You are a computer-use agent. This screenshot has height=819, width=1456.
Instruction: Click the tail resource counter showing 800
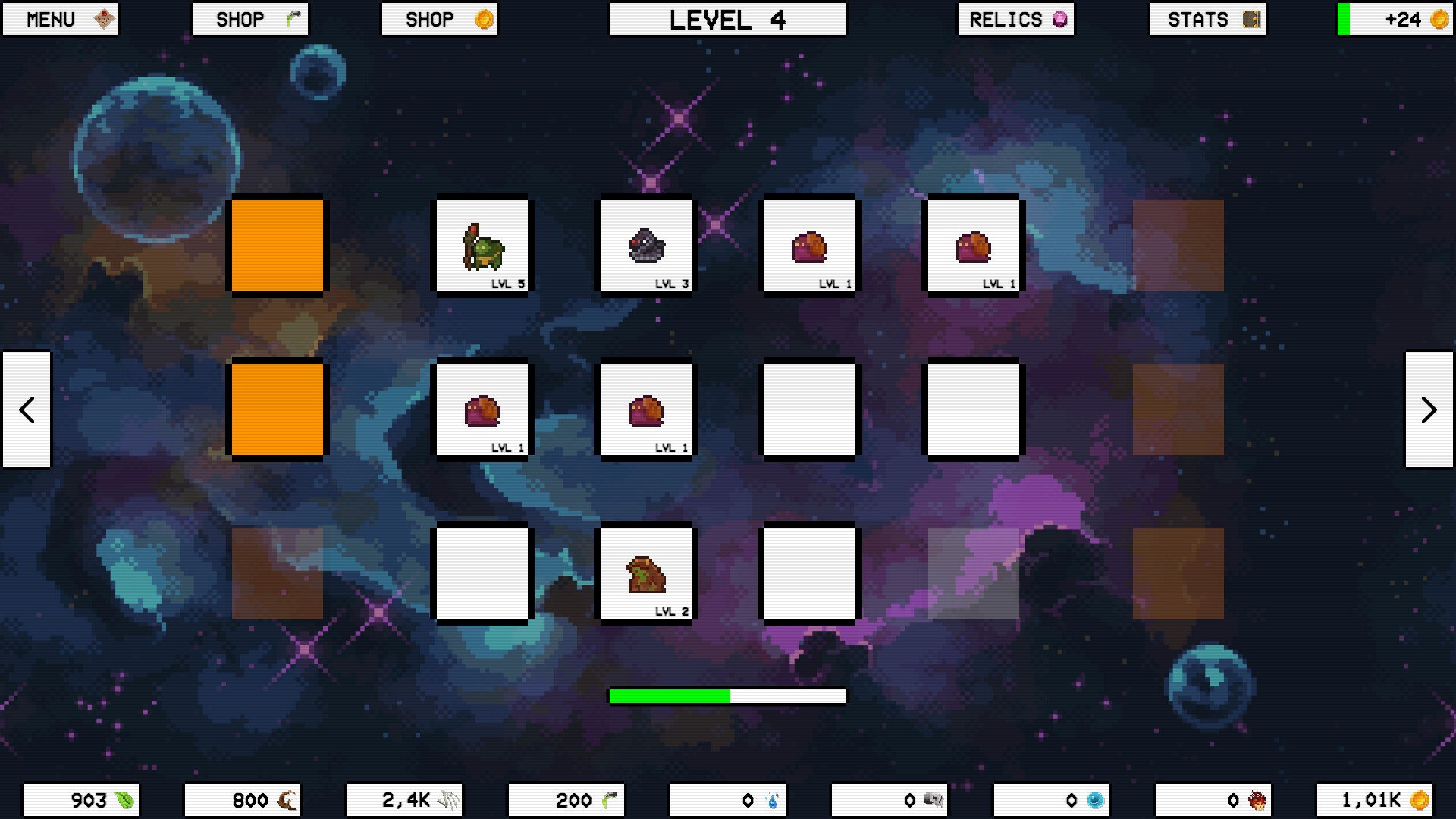coord(243,799)
